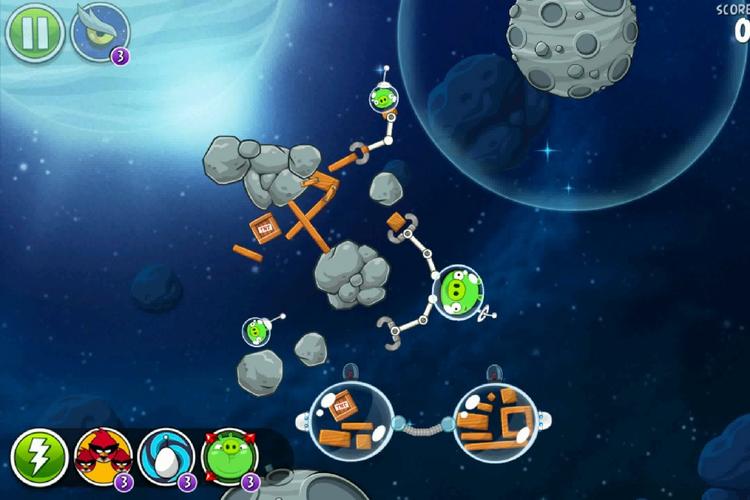
Task: Activate the three red birds flock power-up
Action: [103, 457]
